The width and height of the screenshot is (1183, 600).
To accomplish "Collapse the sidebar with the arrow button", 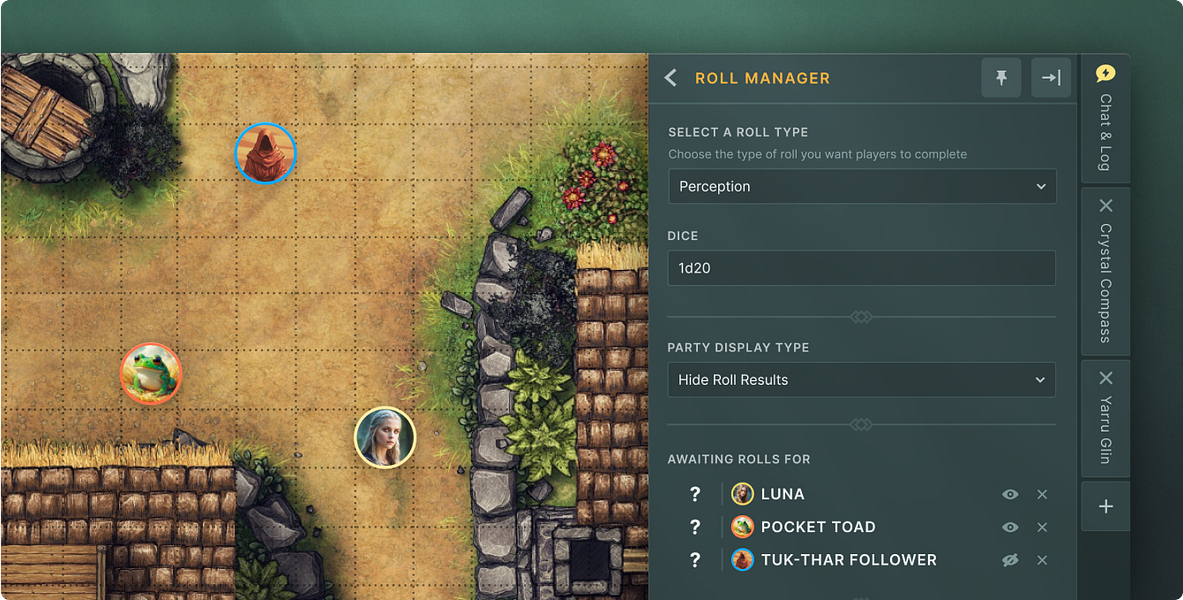I will [1051, 78].
